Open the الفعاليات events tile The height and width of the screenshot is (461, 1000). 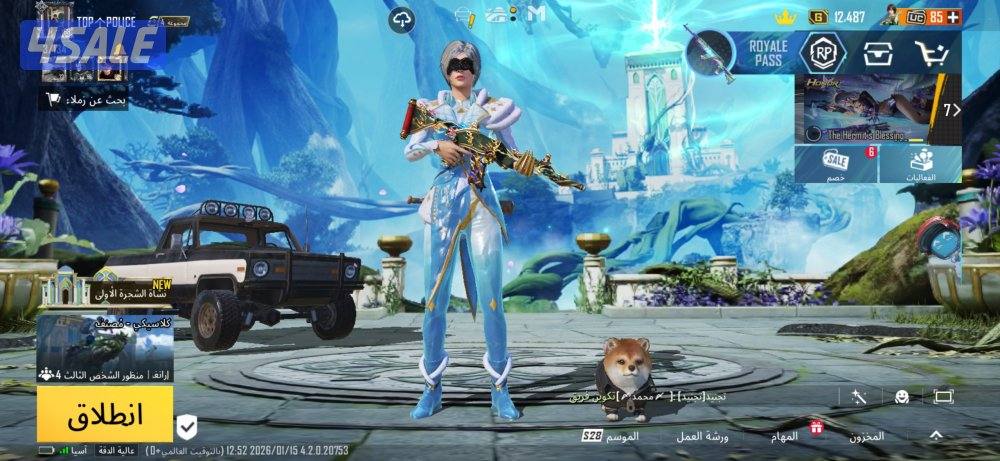[921, 163]
